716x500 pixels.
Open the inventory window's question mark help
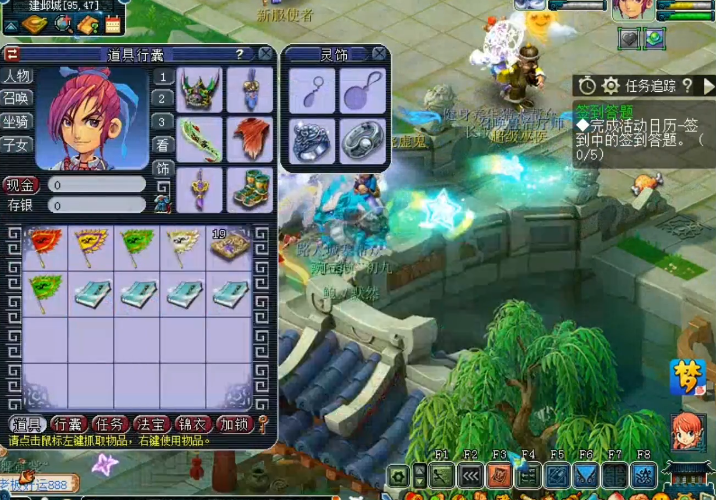(x=239, y=54)
